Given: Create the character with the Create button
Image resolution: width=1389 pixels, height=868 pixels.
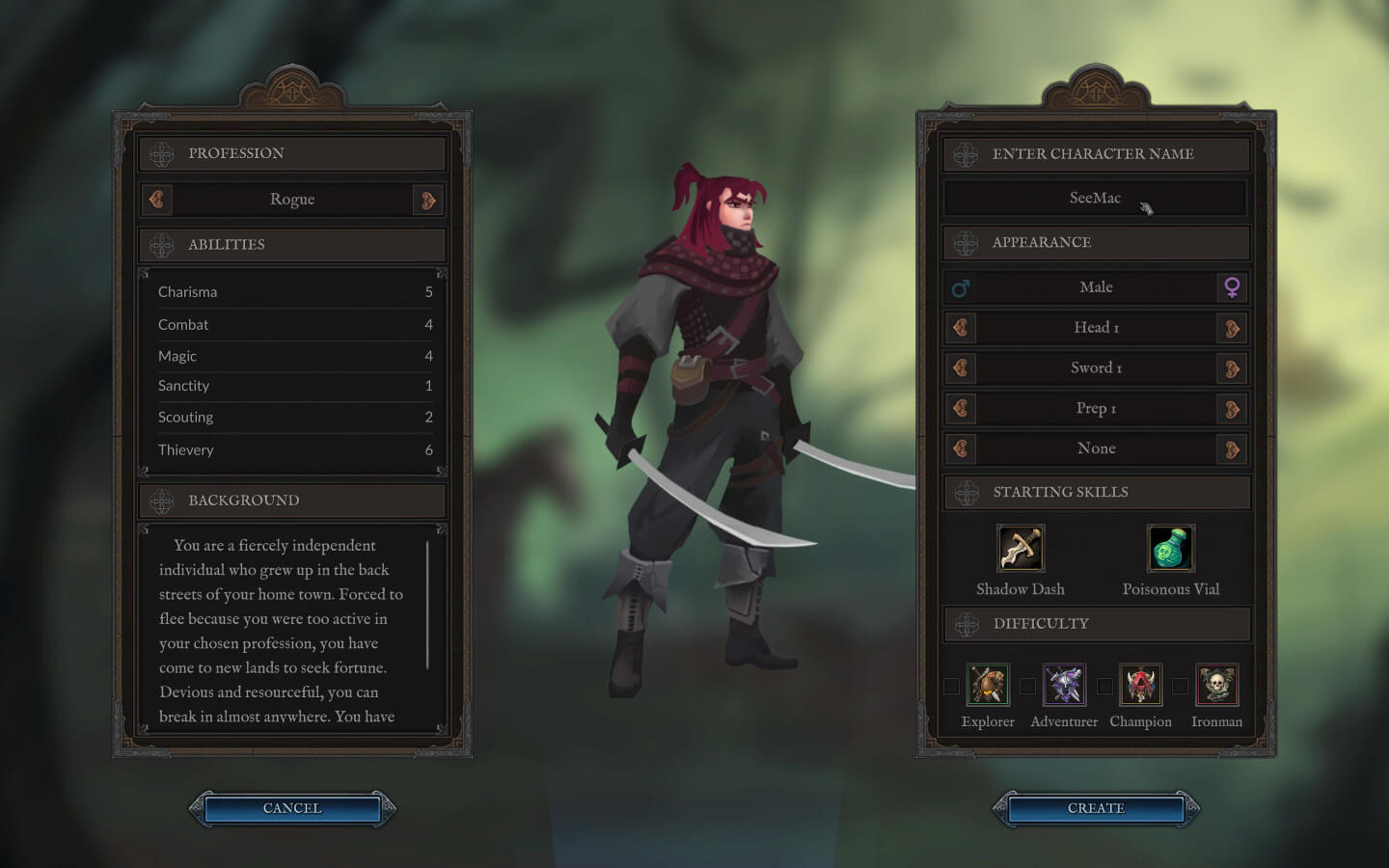Looking at the screenshot, I should (x=1096, y=808).
